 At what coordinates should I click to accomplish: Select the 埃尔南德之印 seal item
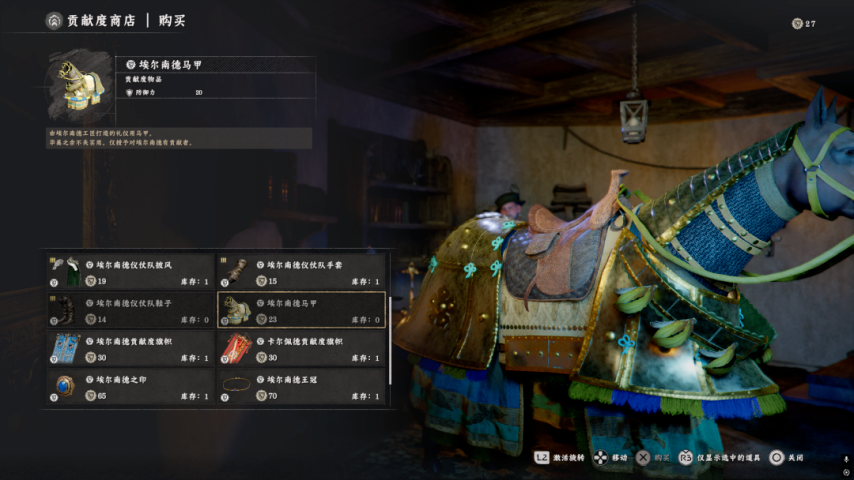130,386
